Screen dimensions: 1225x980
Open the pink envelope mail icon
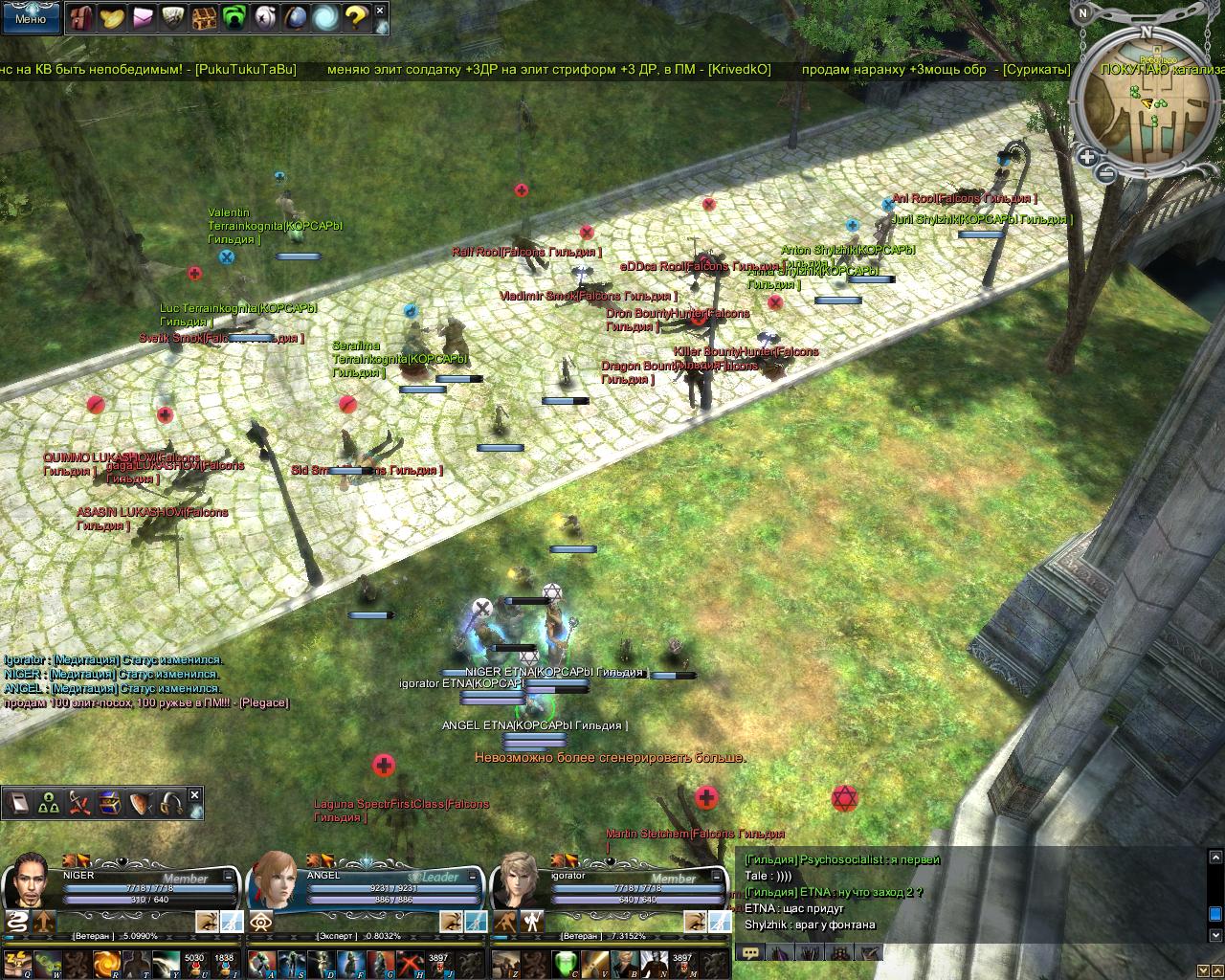tap(144, 17)
